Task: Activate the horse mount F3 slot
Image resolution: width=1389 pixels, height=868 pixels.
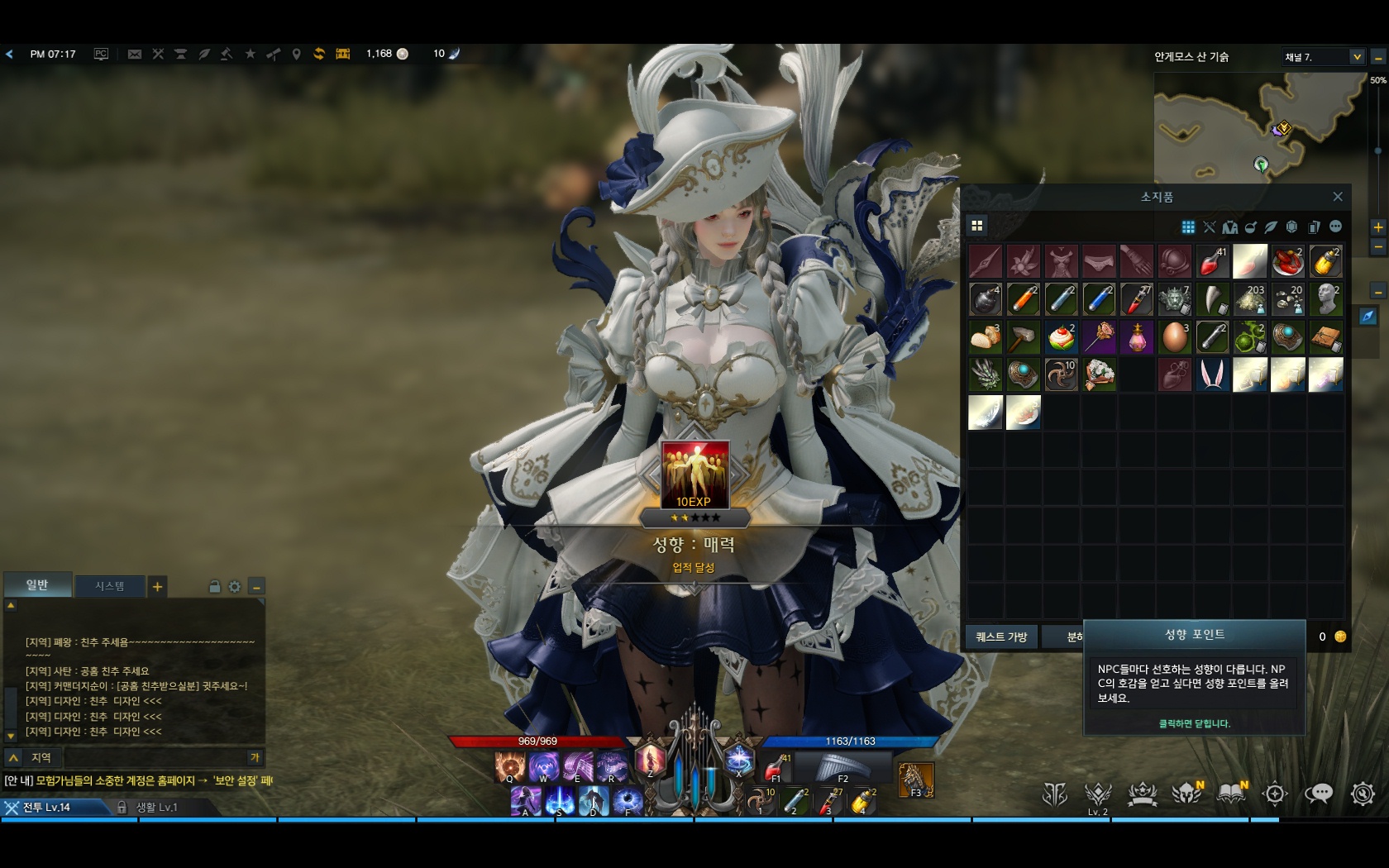Action: tap(916, 780)
